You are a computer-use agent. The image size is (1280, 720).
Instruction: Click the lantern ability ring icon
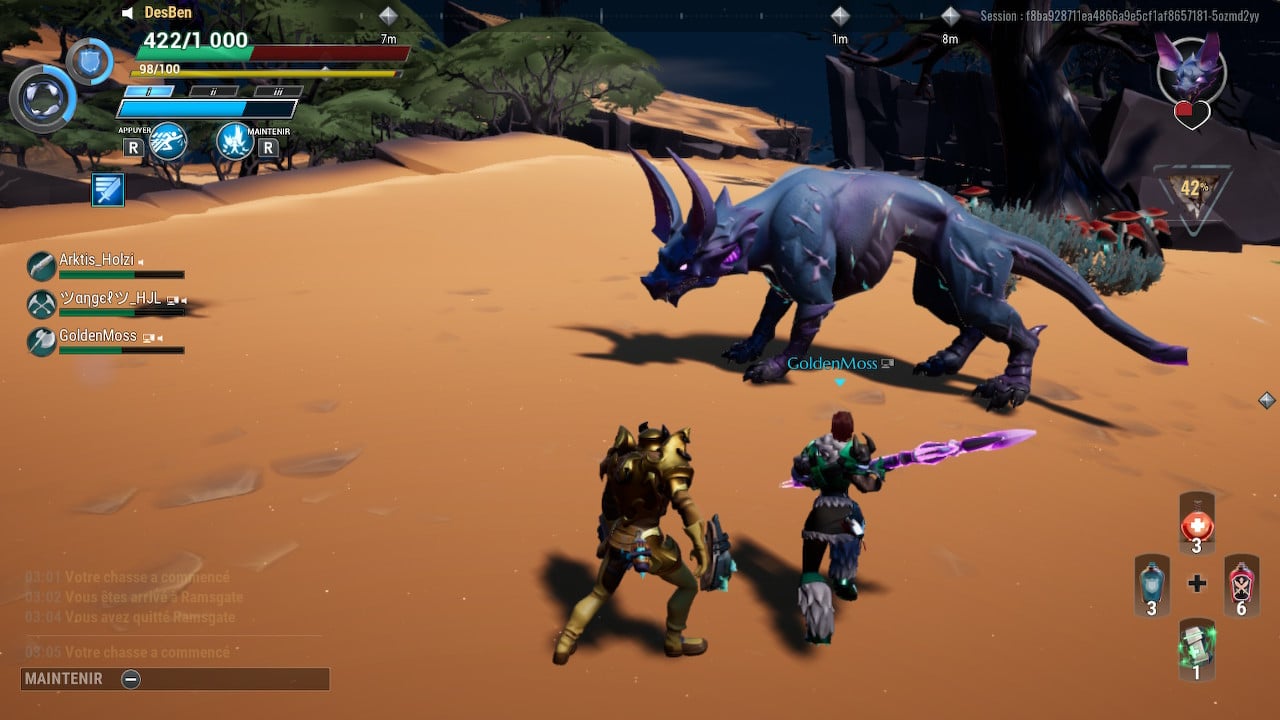[x=42, y=98]
